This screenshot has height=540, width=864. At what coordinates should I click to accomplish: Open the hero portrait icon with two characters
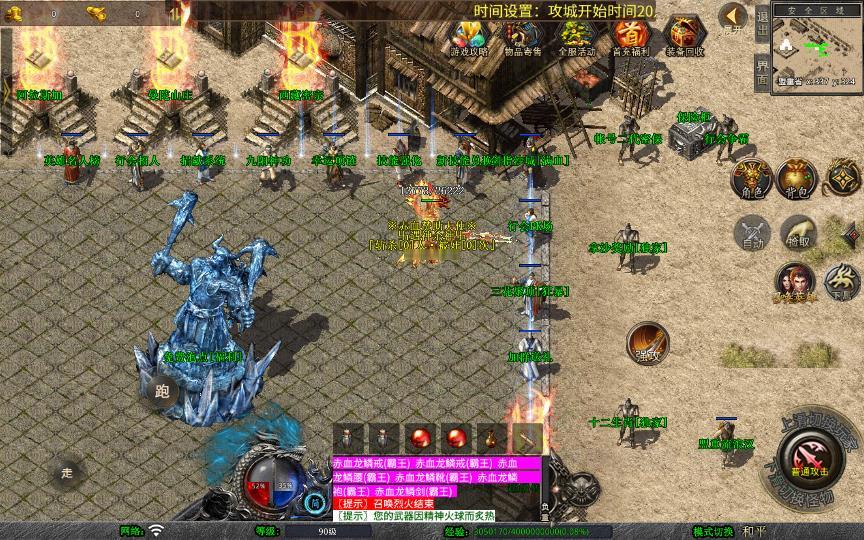click(795, 282)
